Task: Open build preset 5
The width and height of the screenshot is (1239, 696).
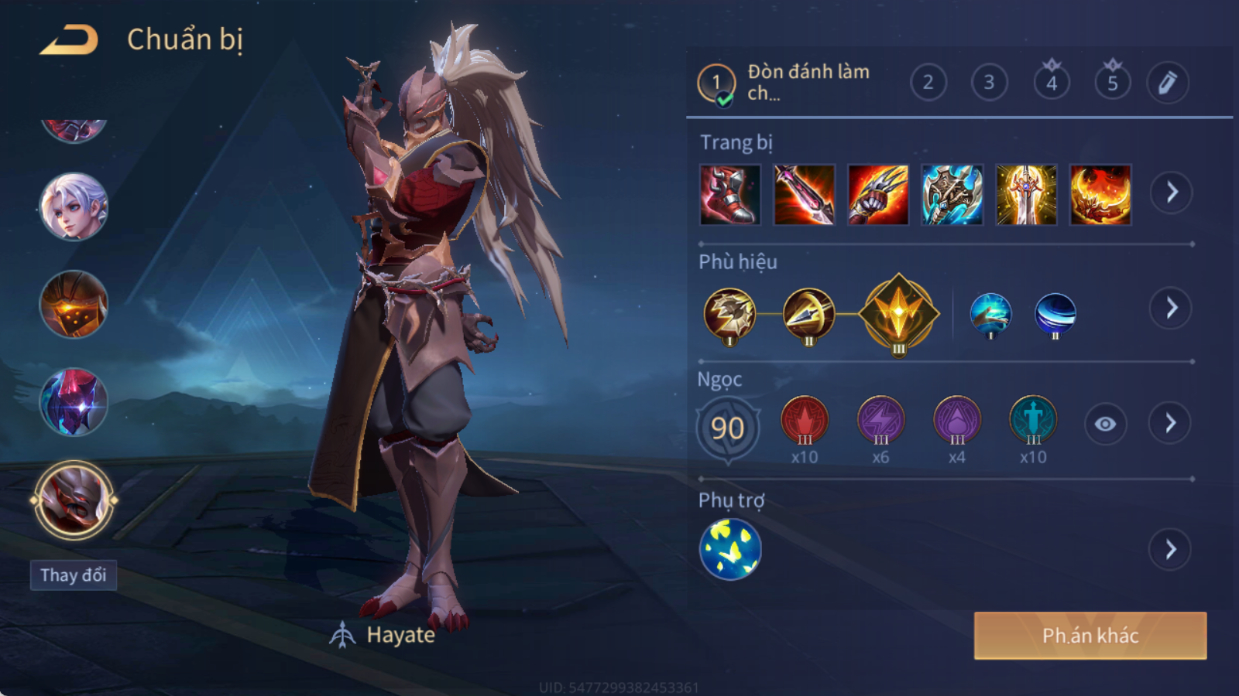Action: point(1112,82)
